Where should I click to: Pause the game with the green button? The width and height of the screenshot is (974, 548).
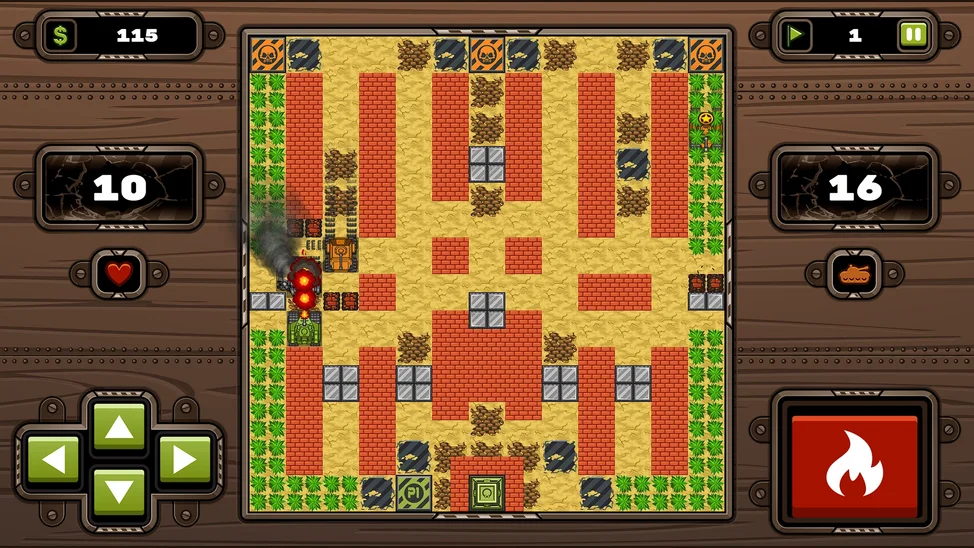pos(912,36)
